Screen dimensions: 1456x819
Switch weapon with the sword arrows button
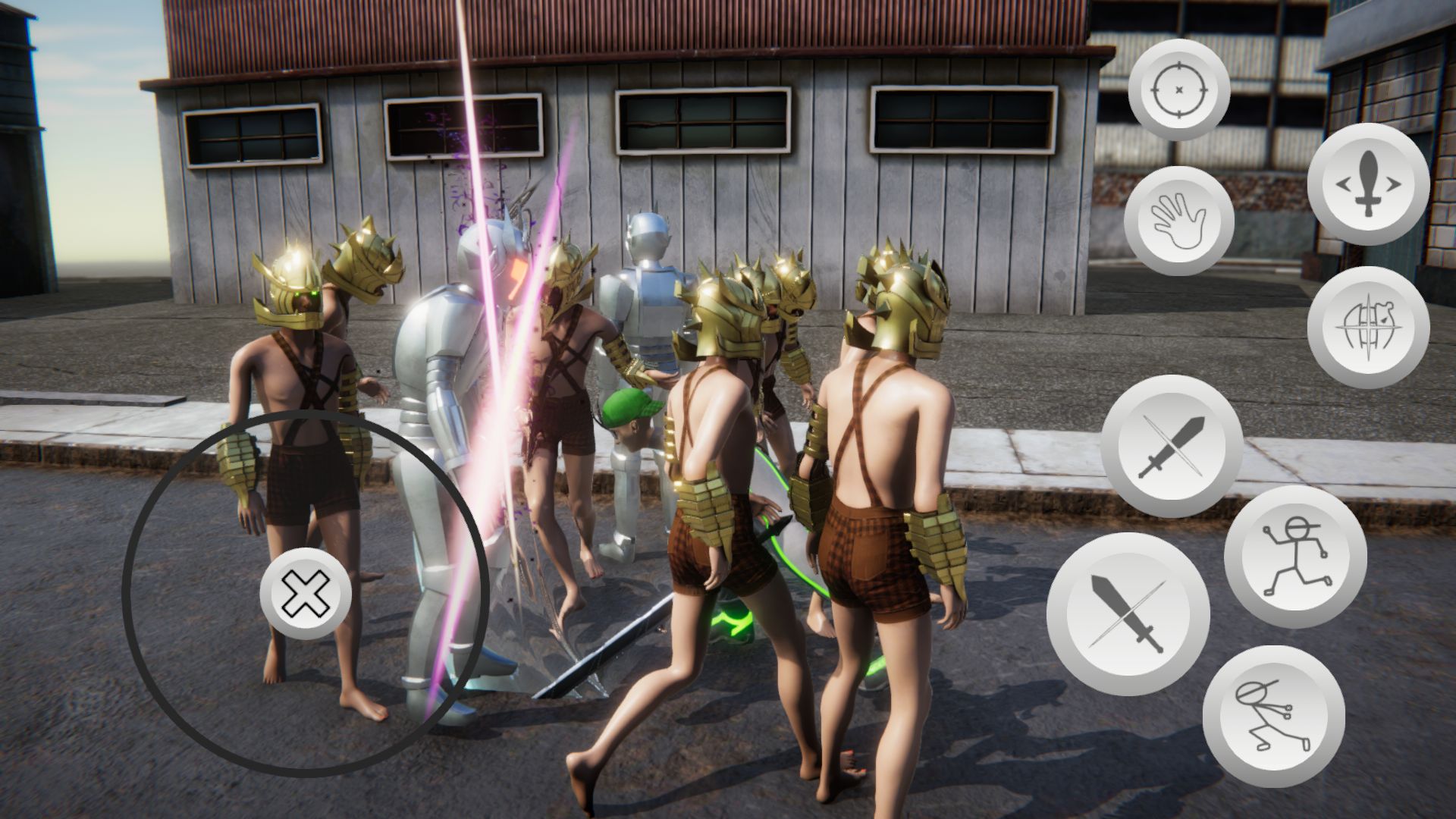[1368, 184]
